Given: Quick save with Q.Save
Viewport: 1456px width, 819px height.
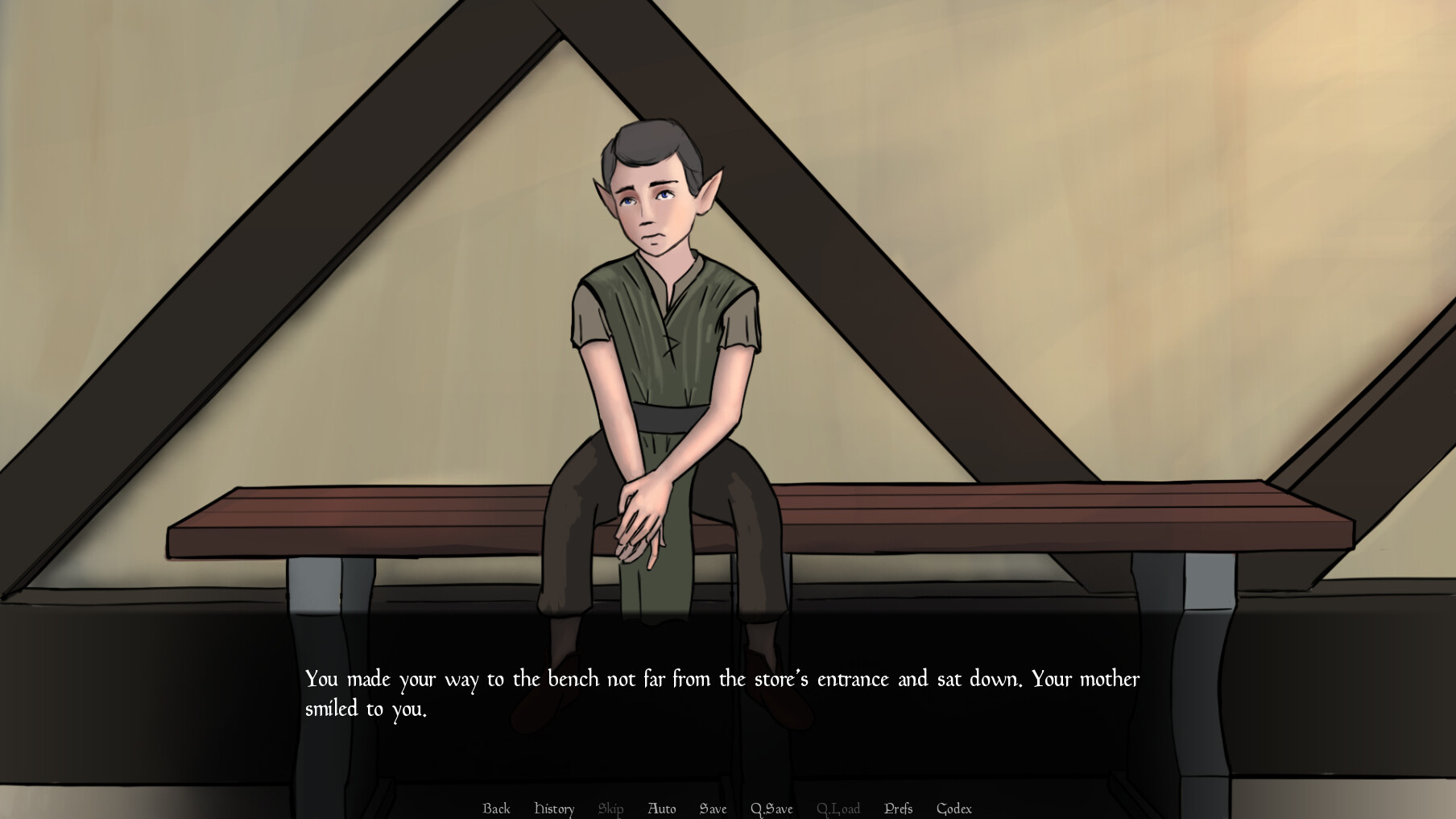Looking at the screenshot, I should click(x=771, y=809).
